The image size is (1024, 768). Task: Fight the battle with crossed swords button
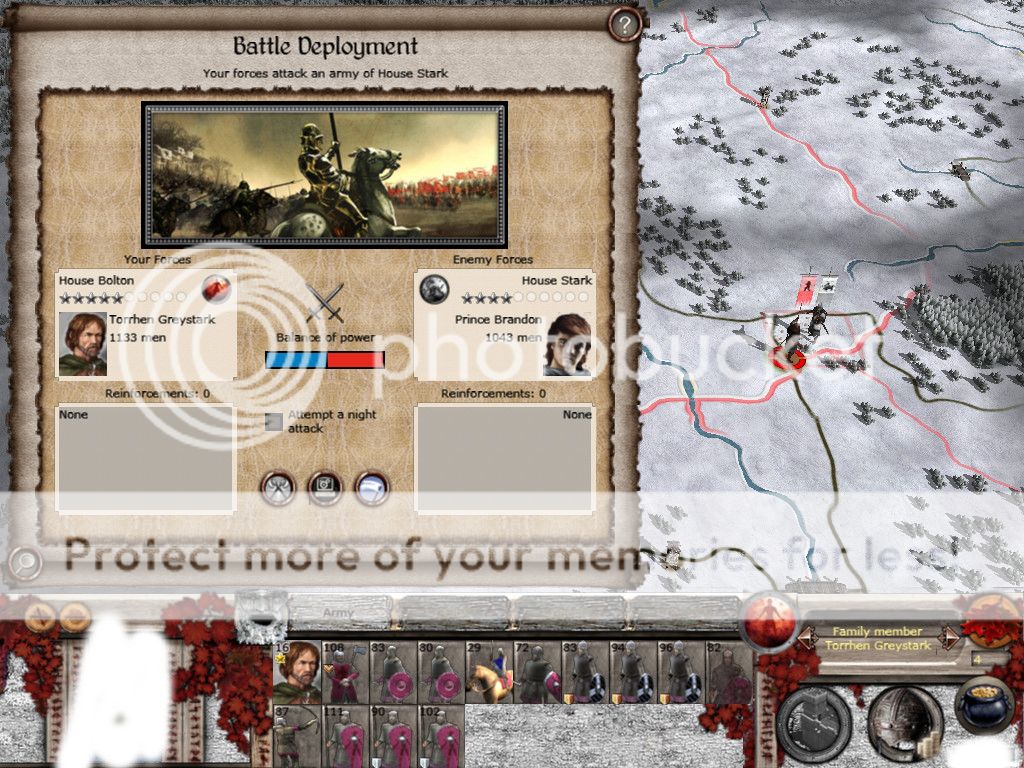[278, 488]
